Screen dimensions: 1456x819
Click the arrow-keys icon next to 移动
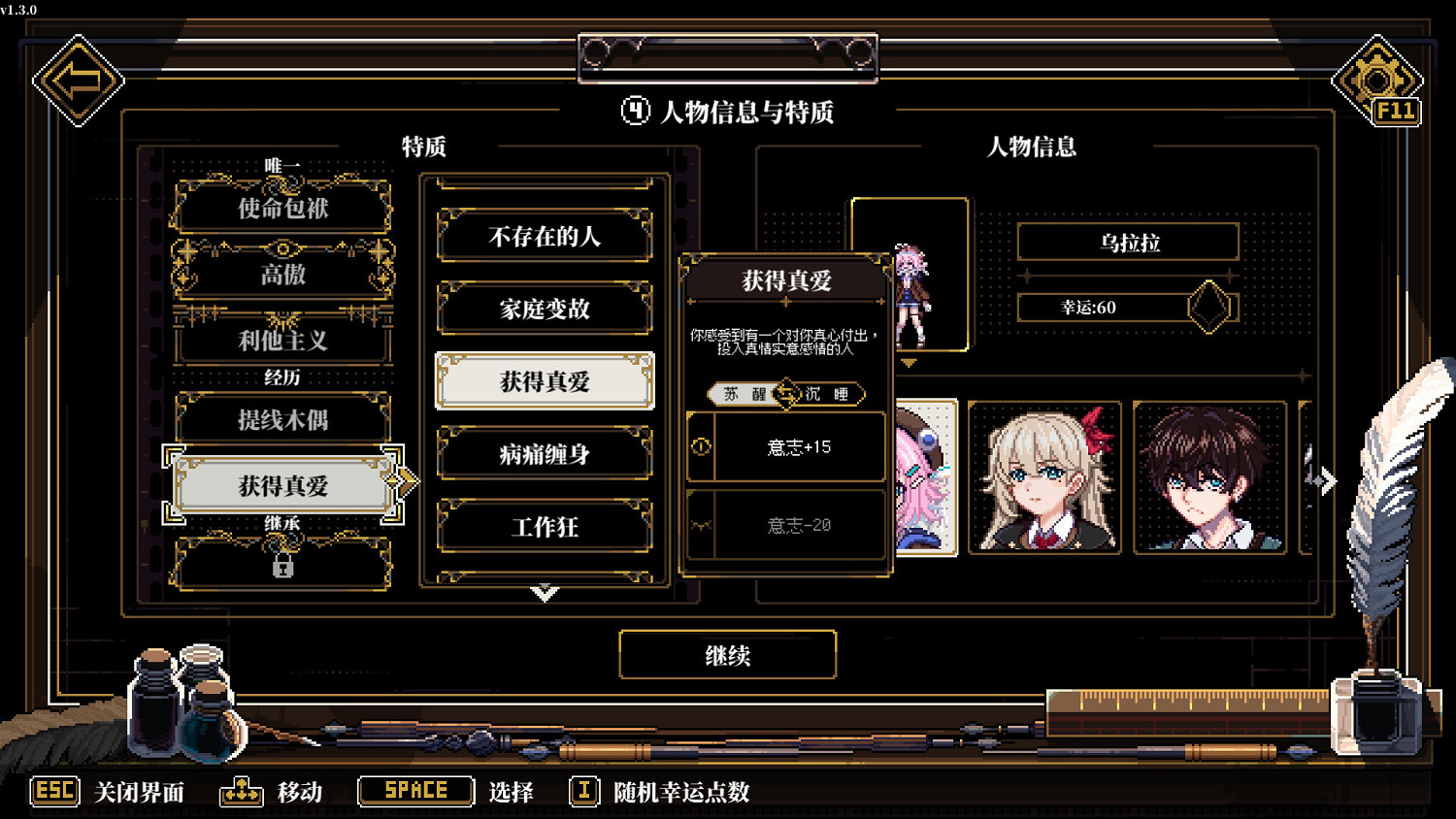point(241,792)
